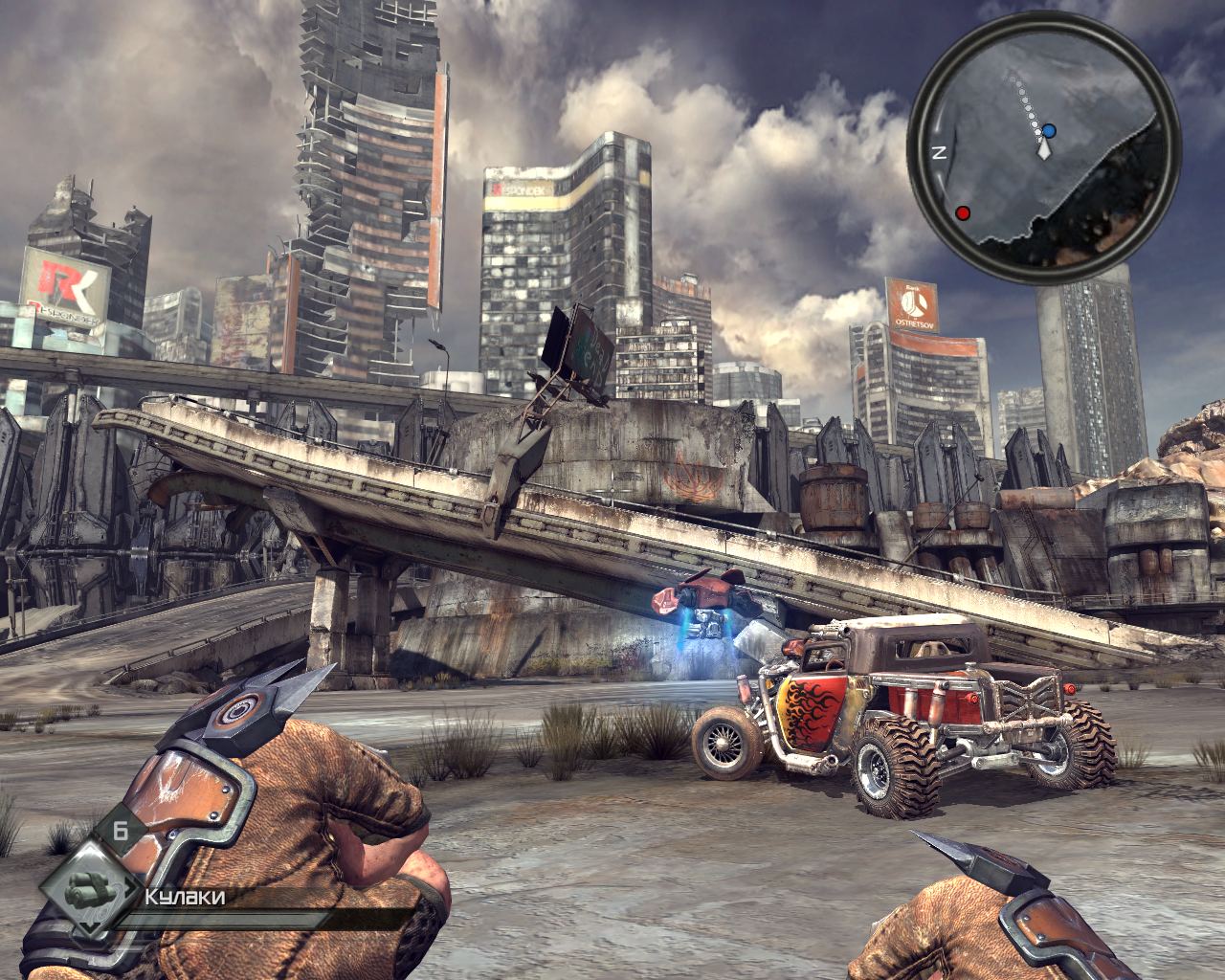Select the fists weapon icon

click(x=89, y=889)
